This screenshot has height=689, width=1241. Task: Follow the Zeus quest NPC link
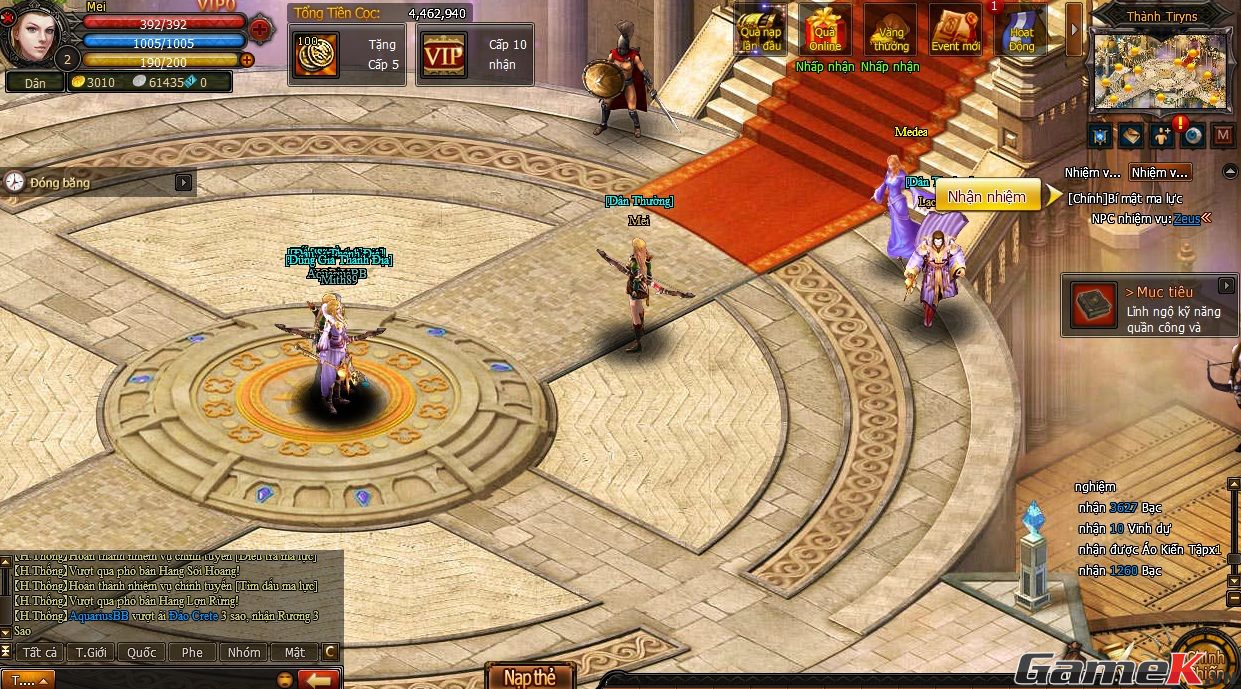coord(1186,218)
